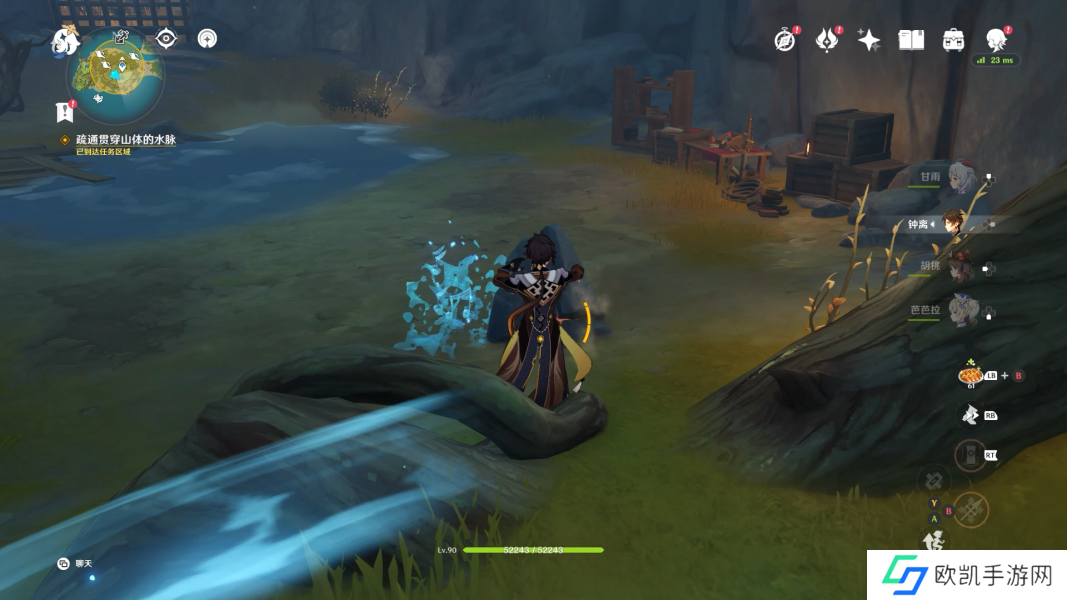Select active party member 钟离

[960, 225]
